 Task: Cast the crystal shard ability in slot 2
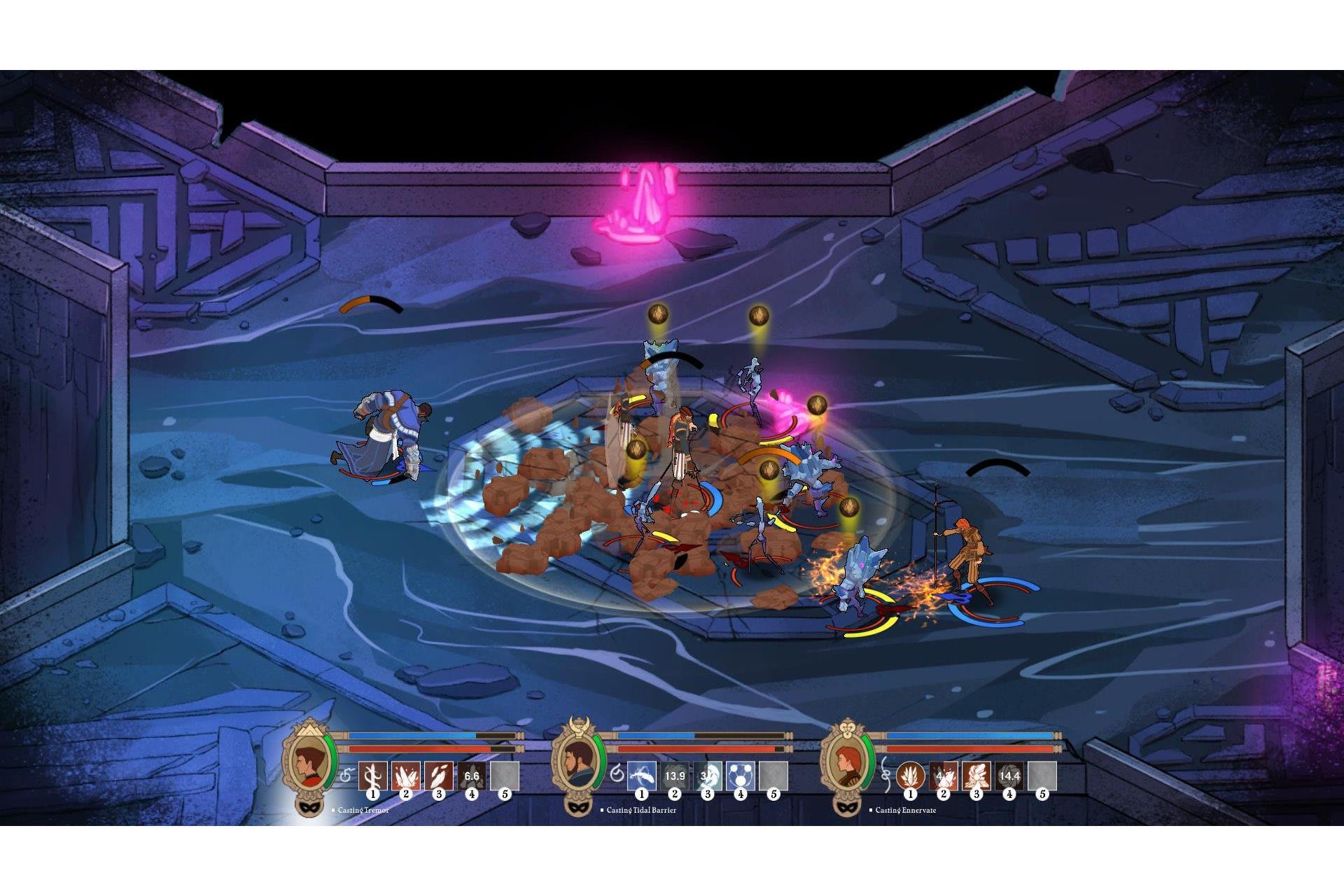point(406,776)
